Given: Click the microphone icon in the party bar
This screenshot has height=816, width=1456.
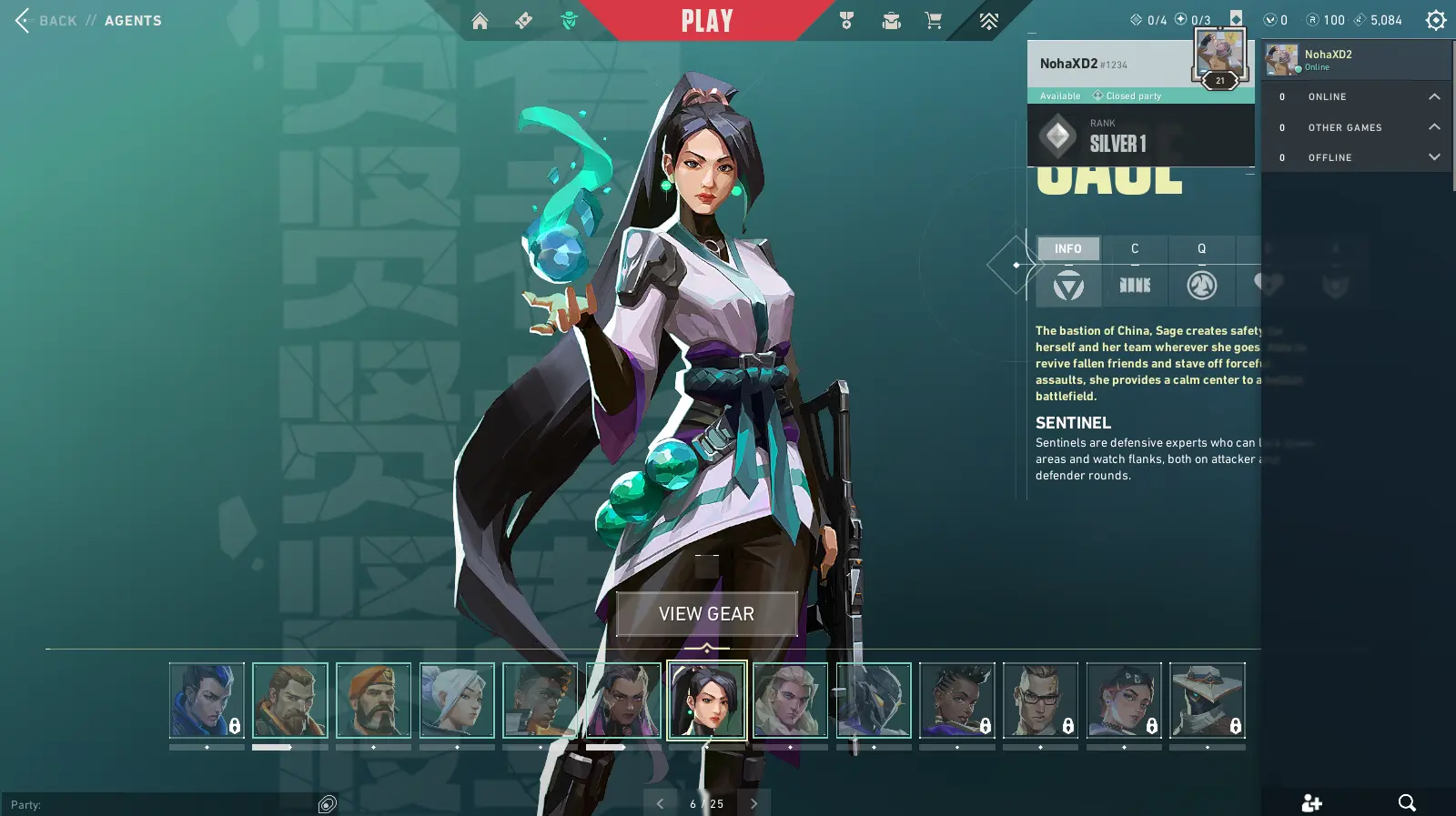Looking at the screenshot, I should point(327,803).
